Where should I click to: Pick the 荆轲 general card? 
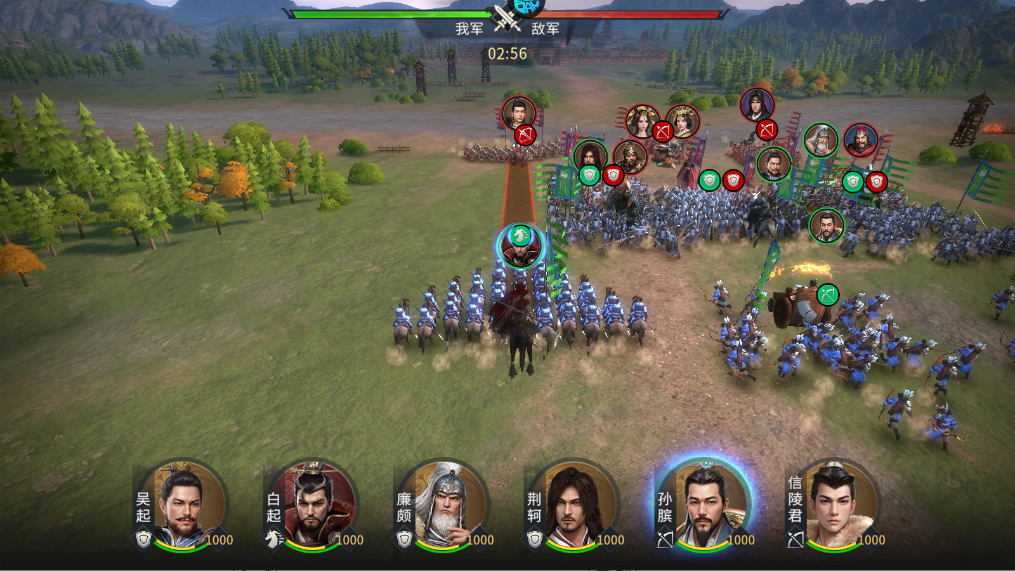tap(573, 505)
